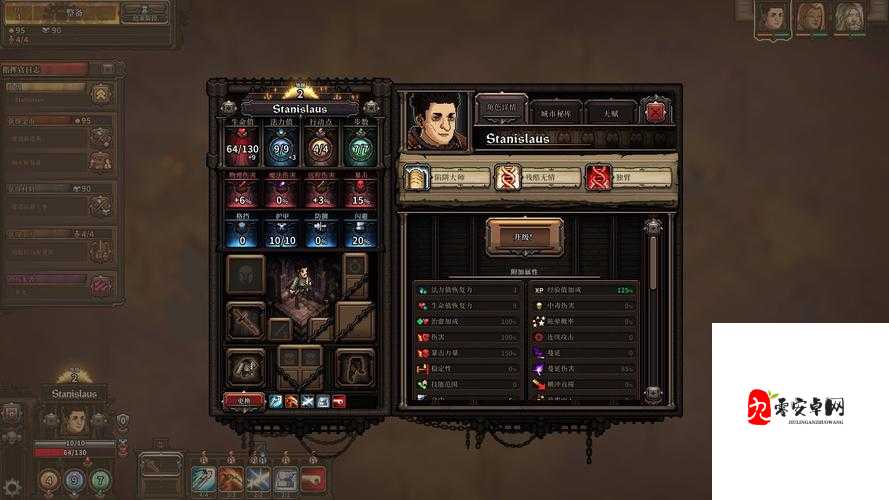
Task: Close the character sheet with red X
Action: (x=655, y=112)
